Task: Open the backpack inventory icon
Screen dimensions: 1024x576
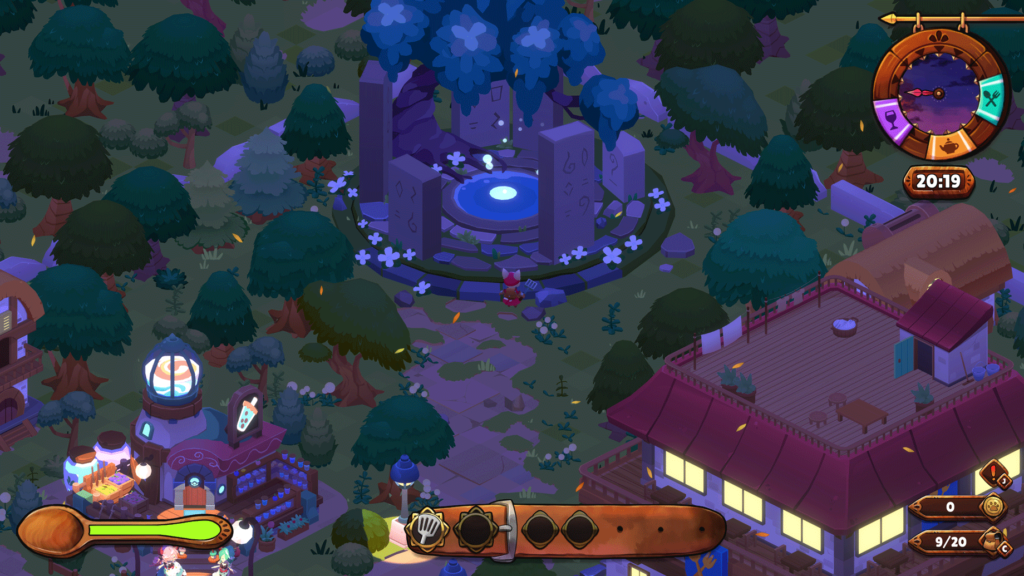Action: (x=991, y=541)
